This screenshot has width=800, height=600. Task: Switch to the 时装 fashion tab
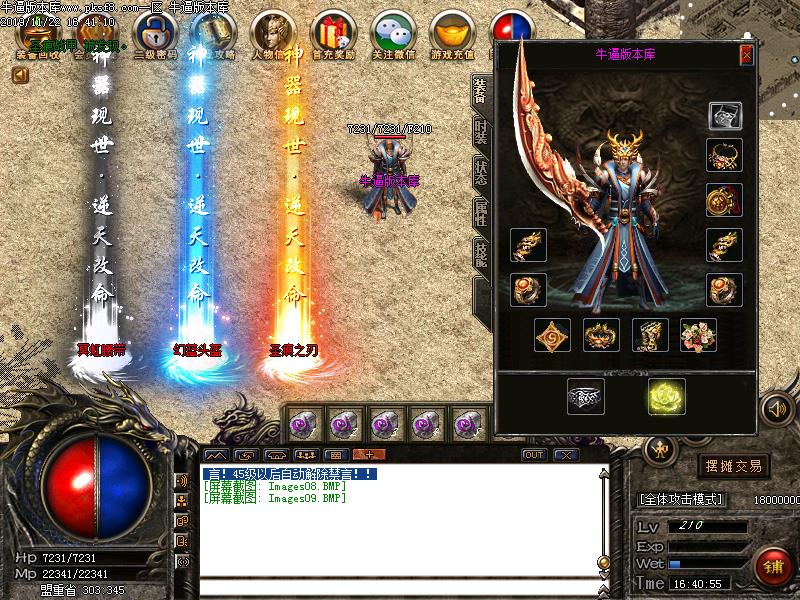tap(480, 134)
